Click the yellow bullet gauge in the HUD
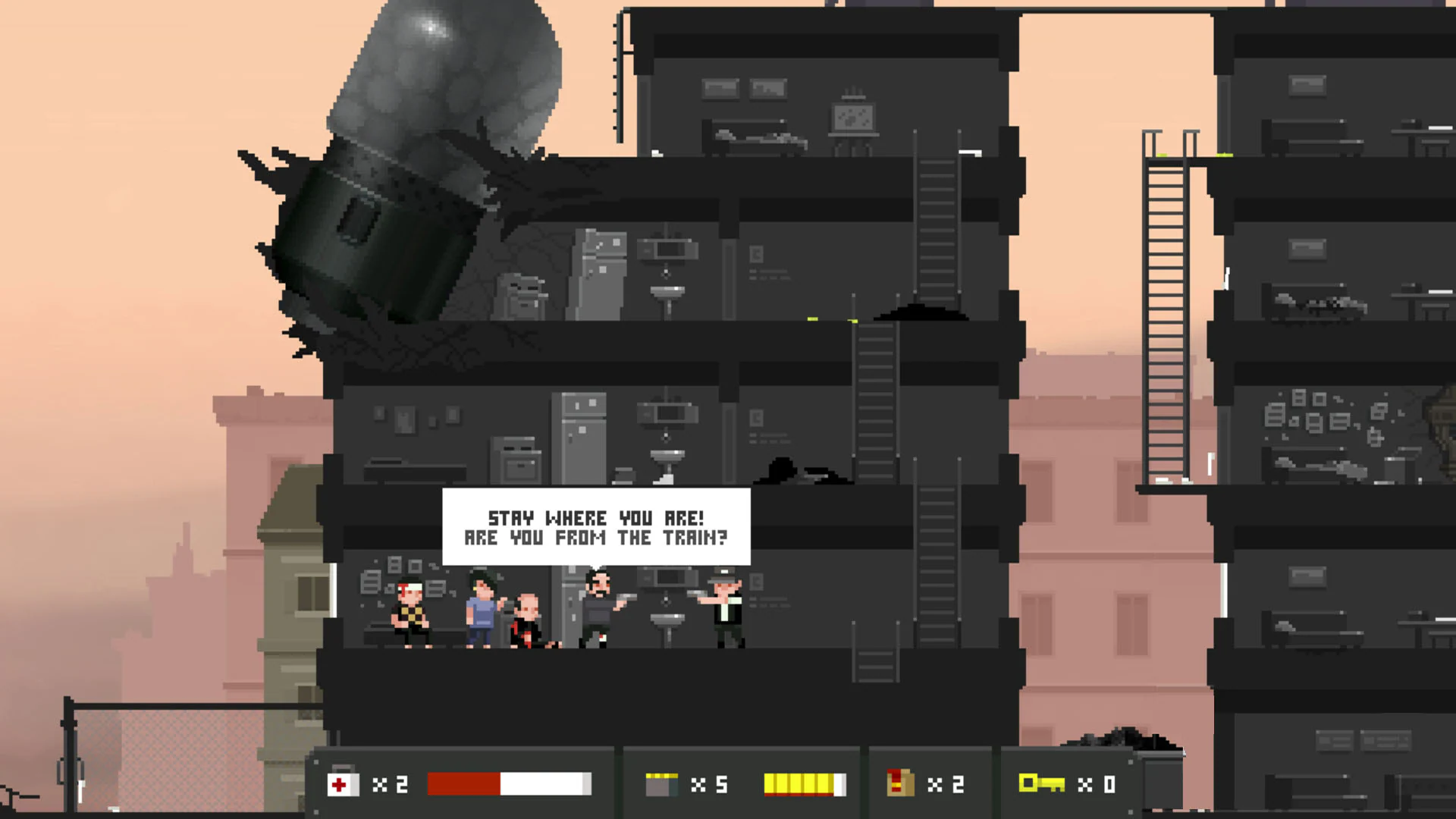The width and height of the screenshot is (1456, 819). (x=805, y=784)
